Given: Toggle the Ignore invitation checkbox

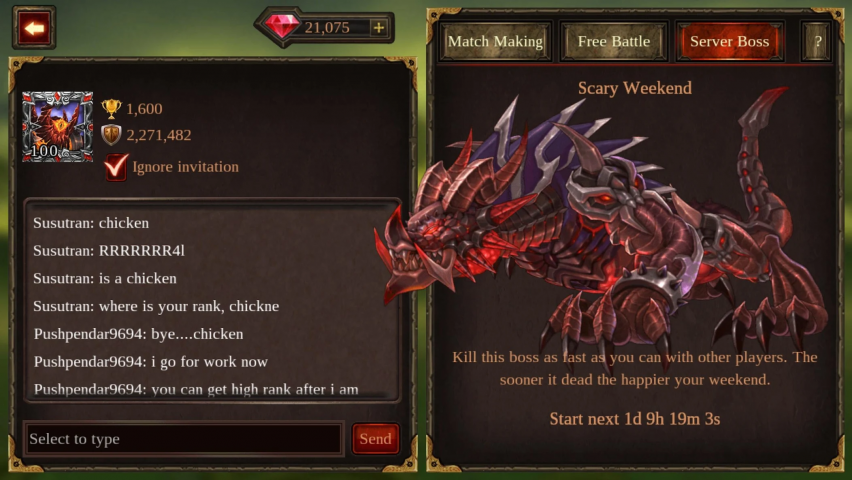Looking at the screenshot, I should tap(116, 166).
